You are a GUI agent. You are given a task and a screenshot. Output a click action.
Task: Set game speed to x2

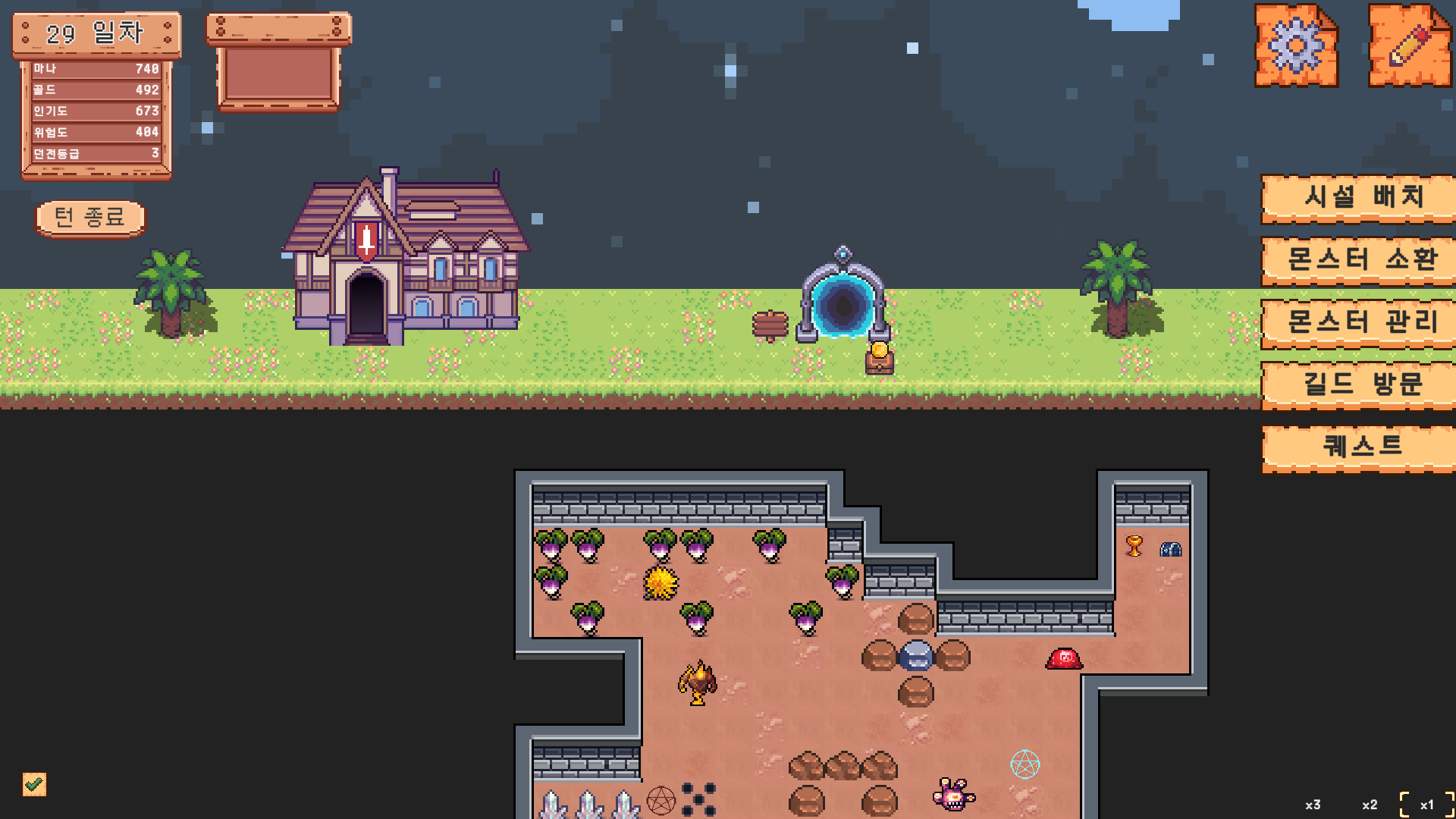tap(1370, 805)
